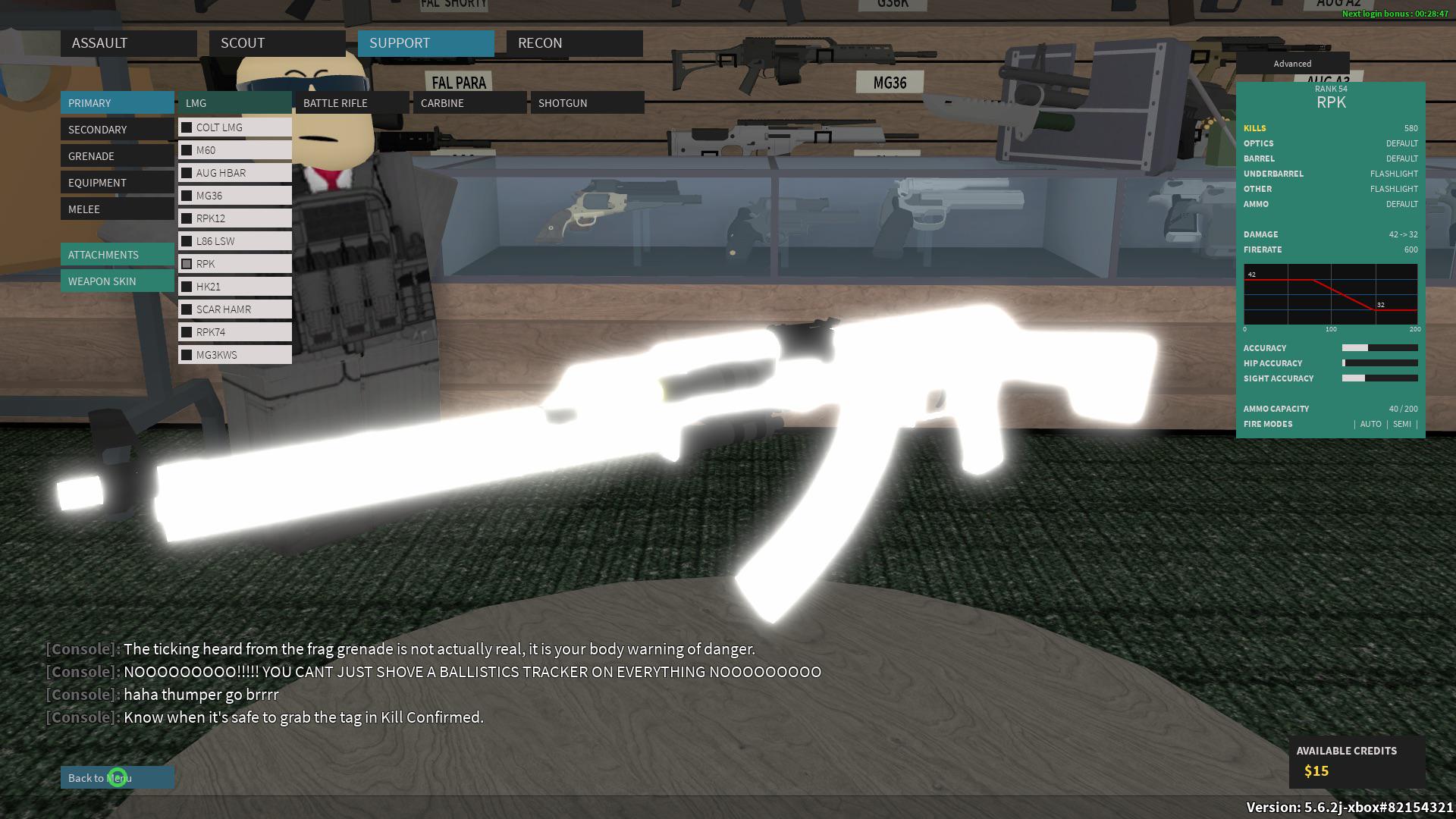Click the ACCURACY stat bar
The image size is (1456, 819).
[x=1379, y=347]
